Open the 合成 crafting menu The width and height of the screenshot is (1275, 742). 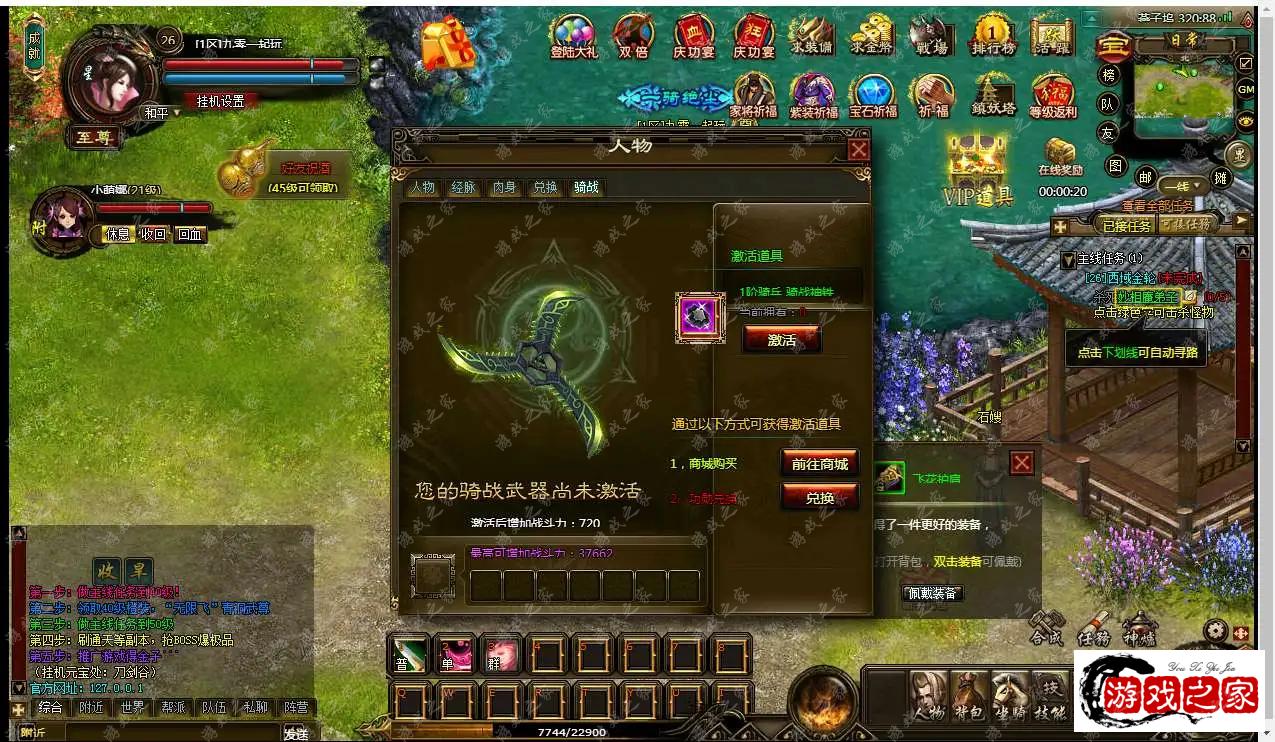click(1046, 628)
